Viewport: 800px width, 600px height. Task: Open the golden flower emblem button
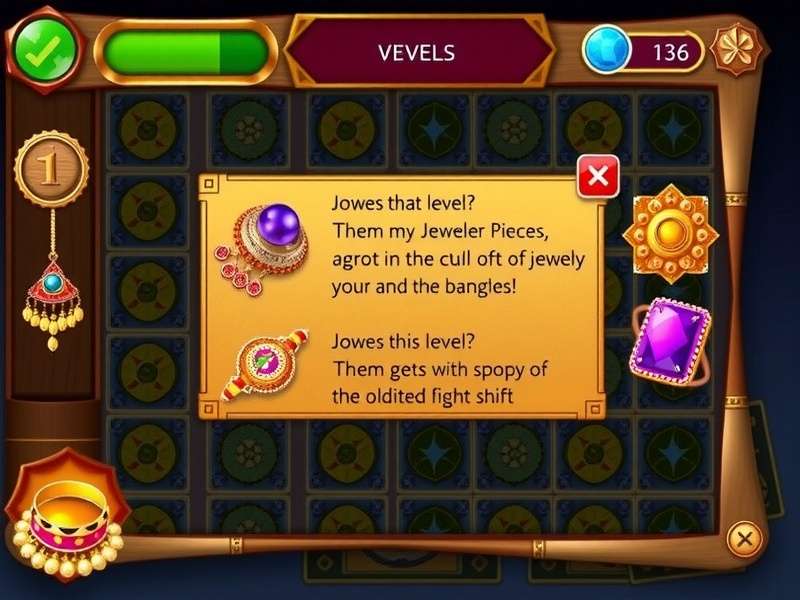(737, 49)
